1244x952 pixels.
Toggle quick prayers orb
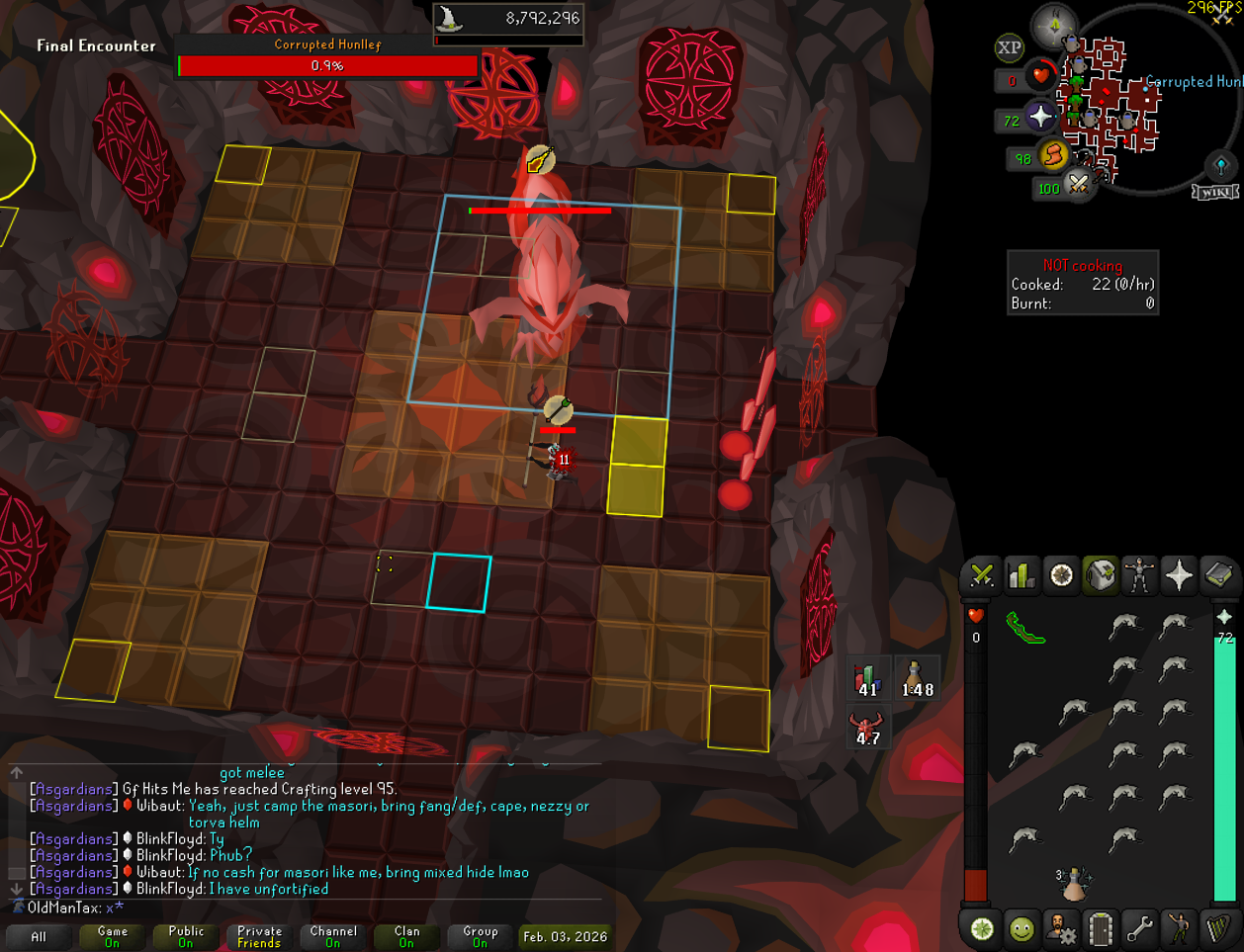(1040, 117)
